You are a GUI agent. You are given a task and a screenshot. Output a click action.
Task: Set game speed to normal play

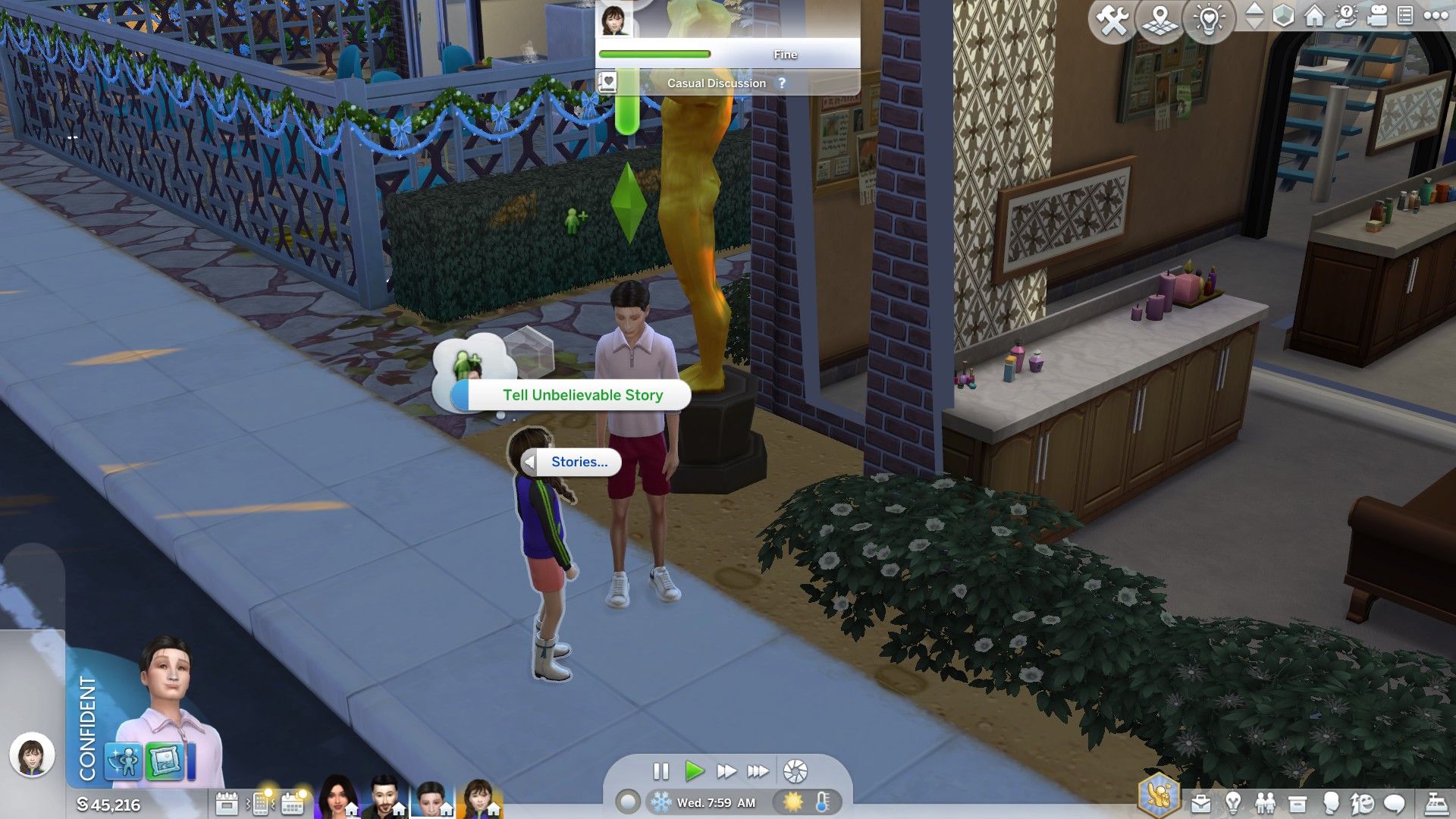coord(693,771)
